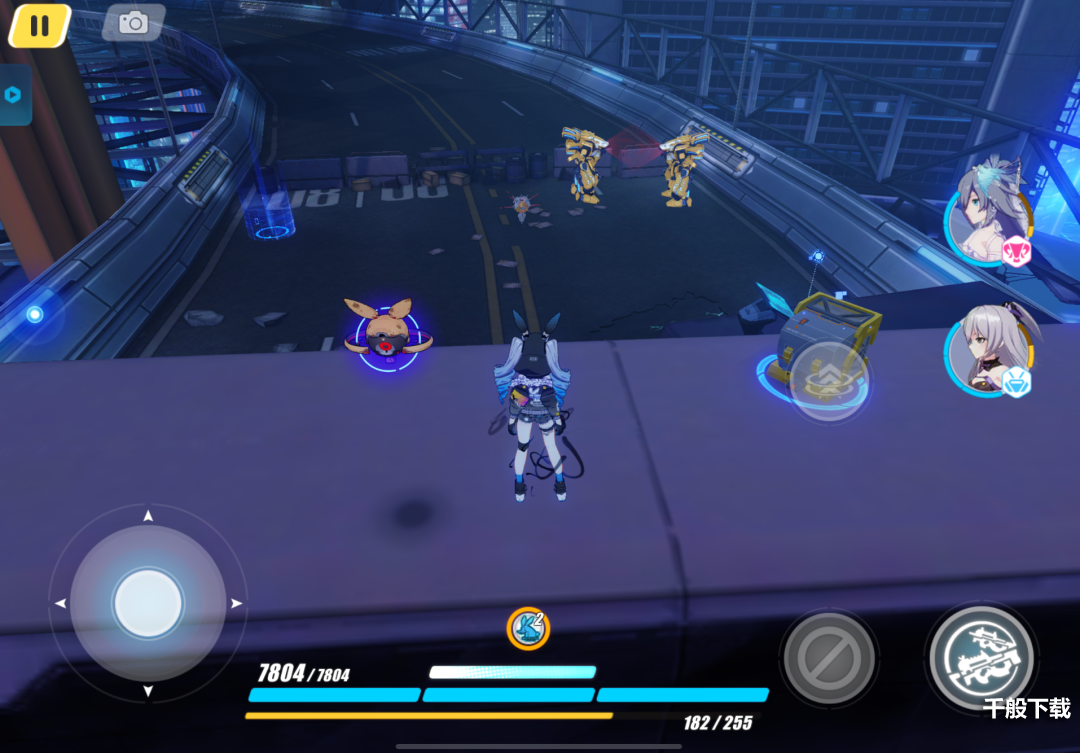
Task: Open the camera screenshot mode
Action: point(133,23)
